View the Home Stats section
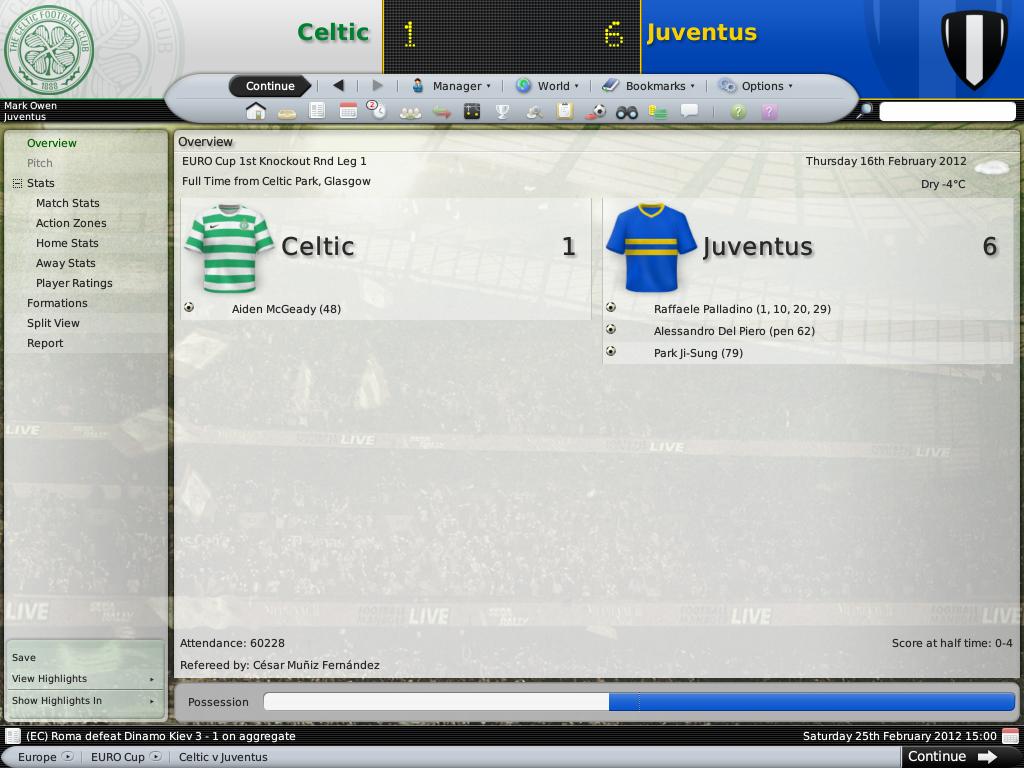 [x=67, y=243]
